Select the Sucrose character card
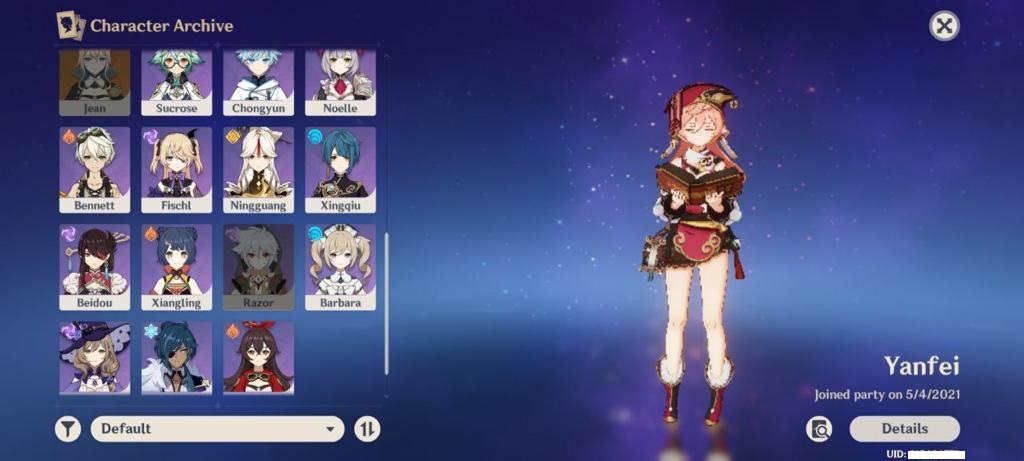The height and width of the screenshot is (461, 1024). [x=177, y=82]
